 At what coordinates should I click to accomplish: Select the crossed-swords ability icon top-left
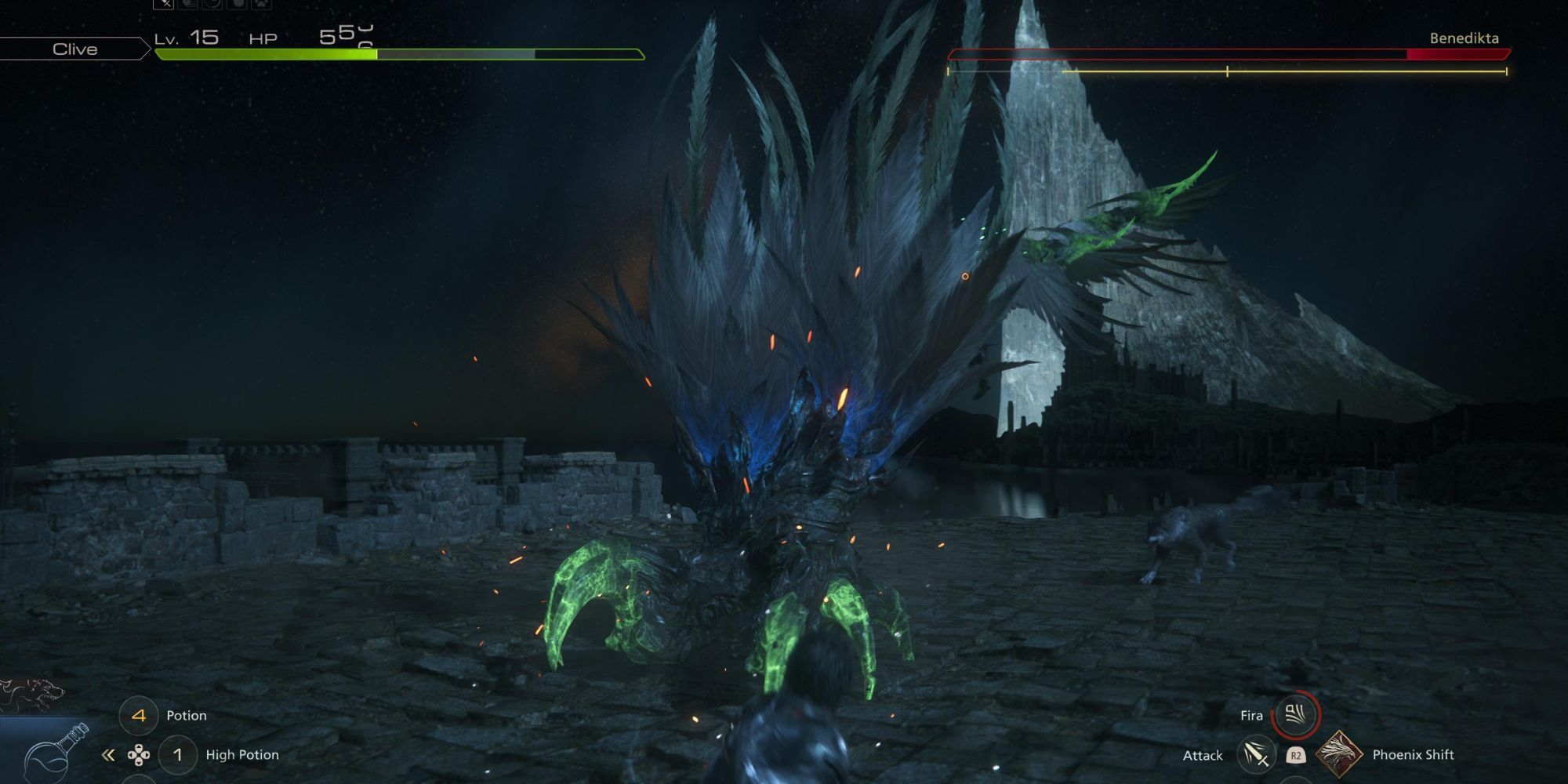(164, 6)
